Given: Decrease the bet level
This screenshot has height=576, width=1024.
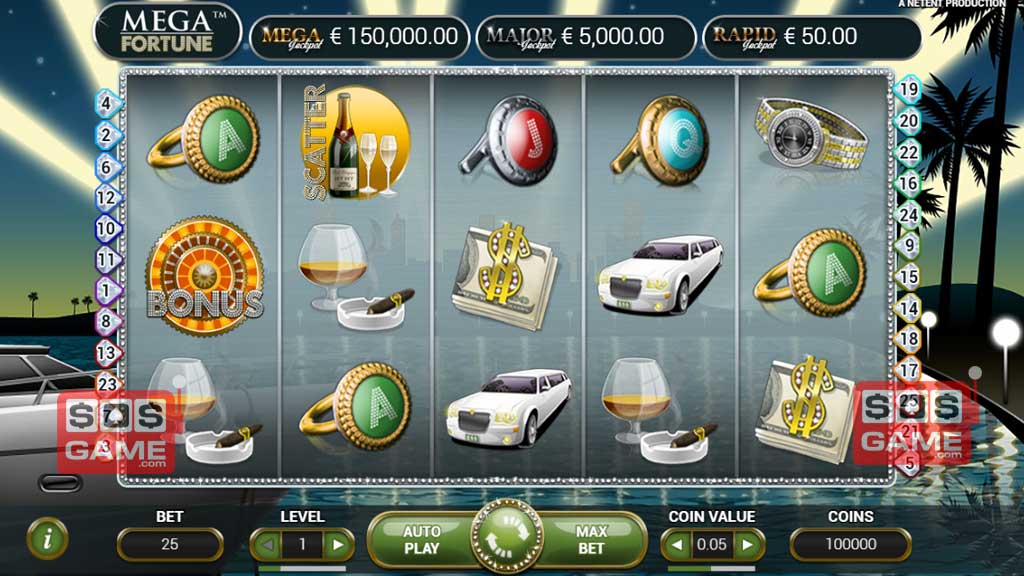Looking at the screenshot, I should coord(266,545).
